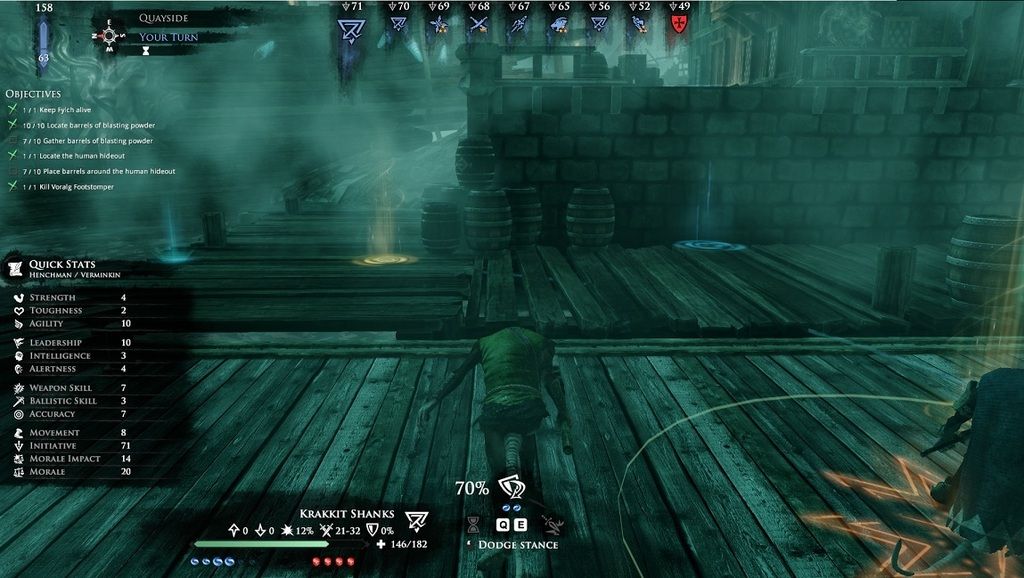Switch to the weapon action right of Dodge stance

tap(550, 523)
